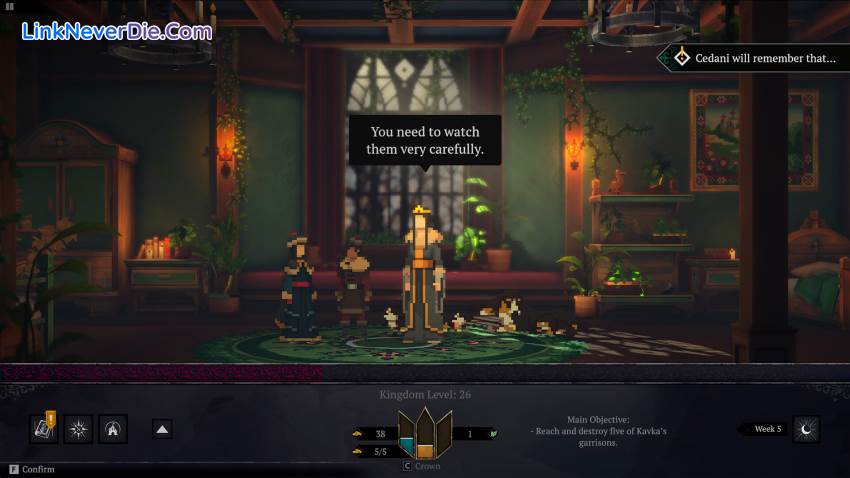Click the crescent moon end-day button
The width and height of the screenshot is (850, 478).
tap(806, 429)
